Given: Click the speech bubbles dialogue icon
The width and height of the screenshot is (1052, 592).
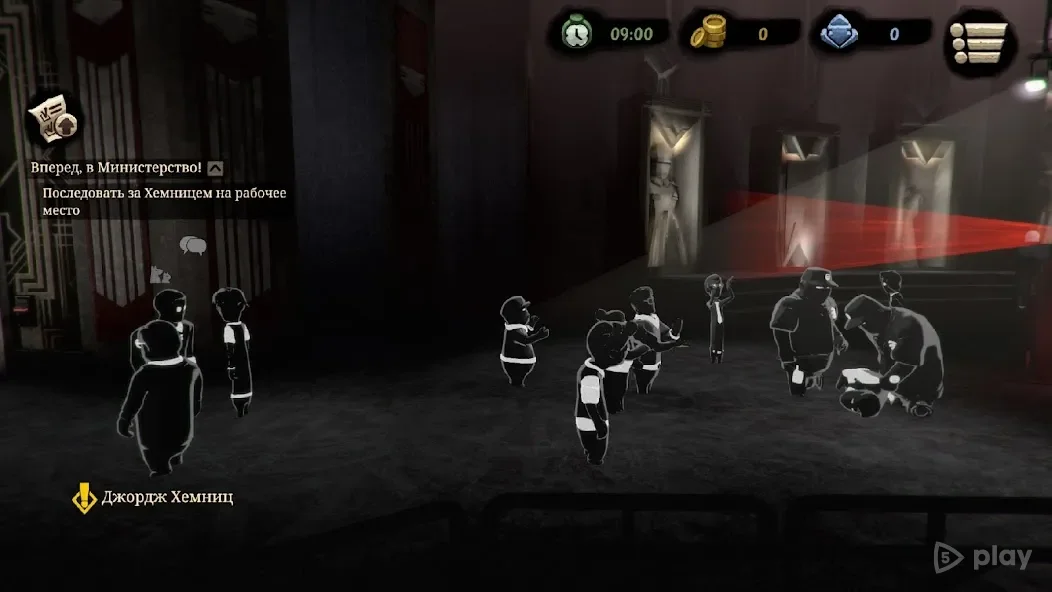Looking at the screenshot, I should pos(192,245).
